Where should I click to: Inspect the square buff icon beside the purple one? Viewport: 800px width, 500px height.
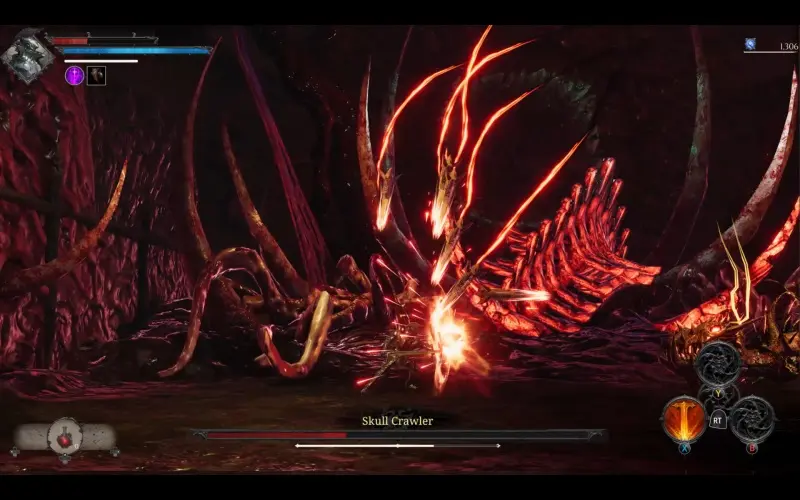pyautogui.click(x=96, y=75)
